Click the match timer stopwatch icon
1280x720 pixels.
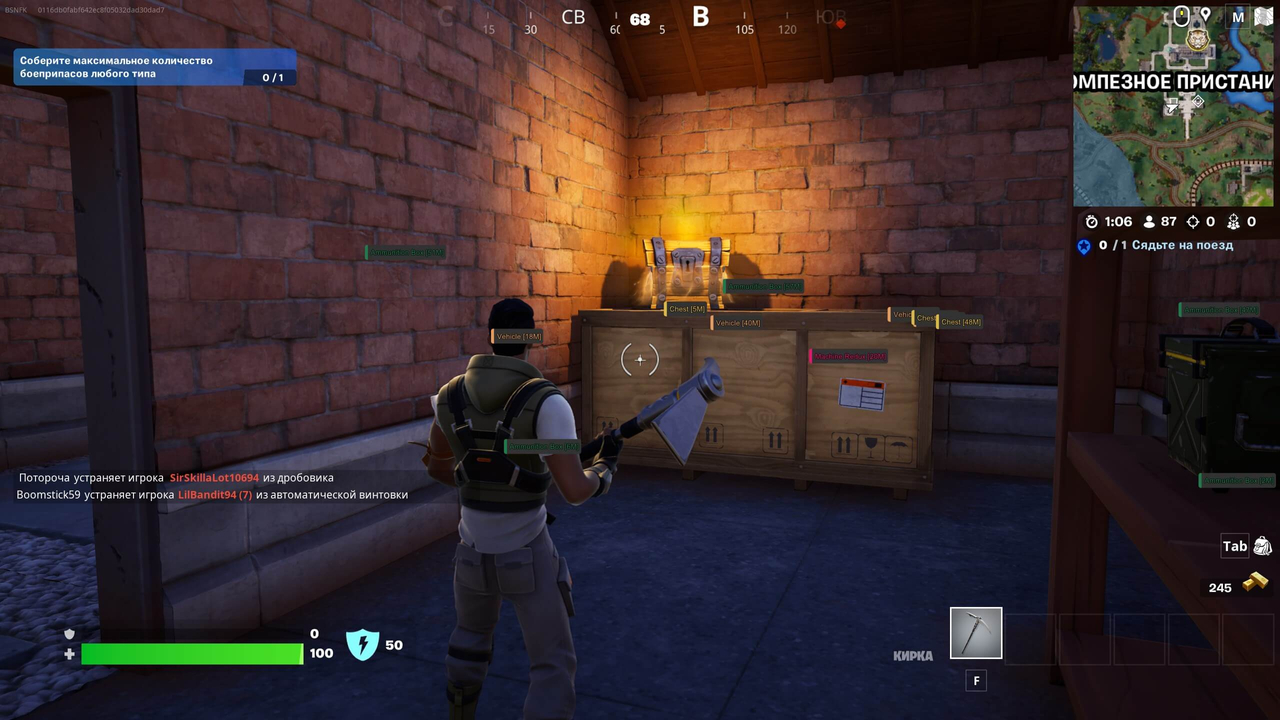pos(1092,222)
